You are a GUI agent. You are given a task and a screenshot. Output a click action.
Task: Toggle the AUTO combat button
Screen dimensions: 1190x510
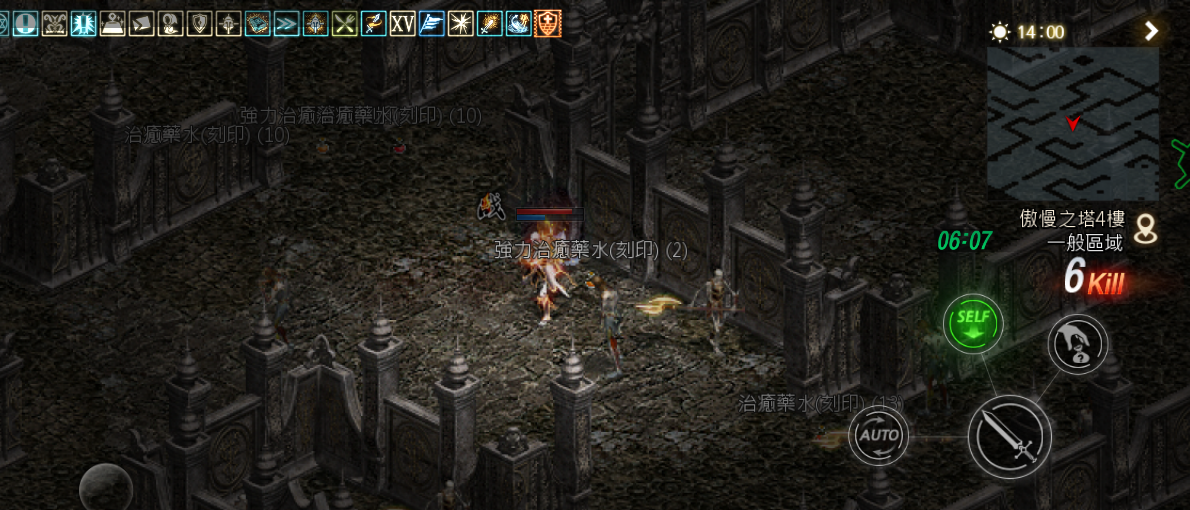click(879, 435)
